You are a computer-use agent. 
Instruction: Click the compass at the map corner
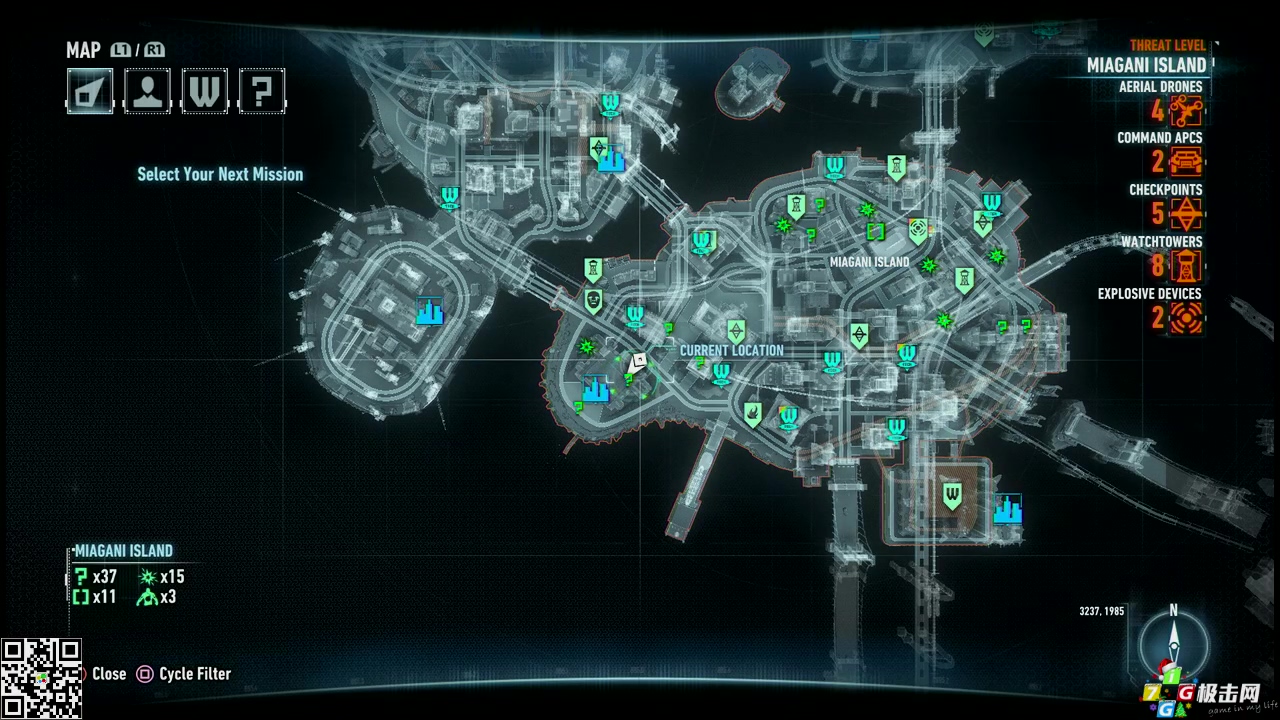pyautogui.click(x=1173, y=644)
